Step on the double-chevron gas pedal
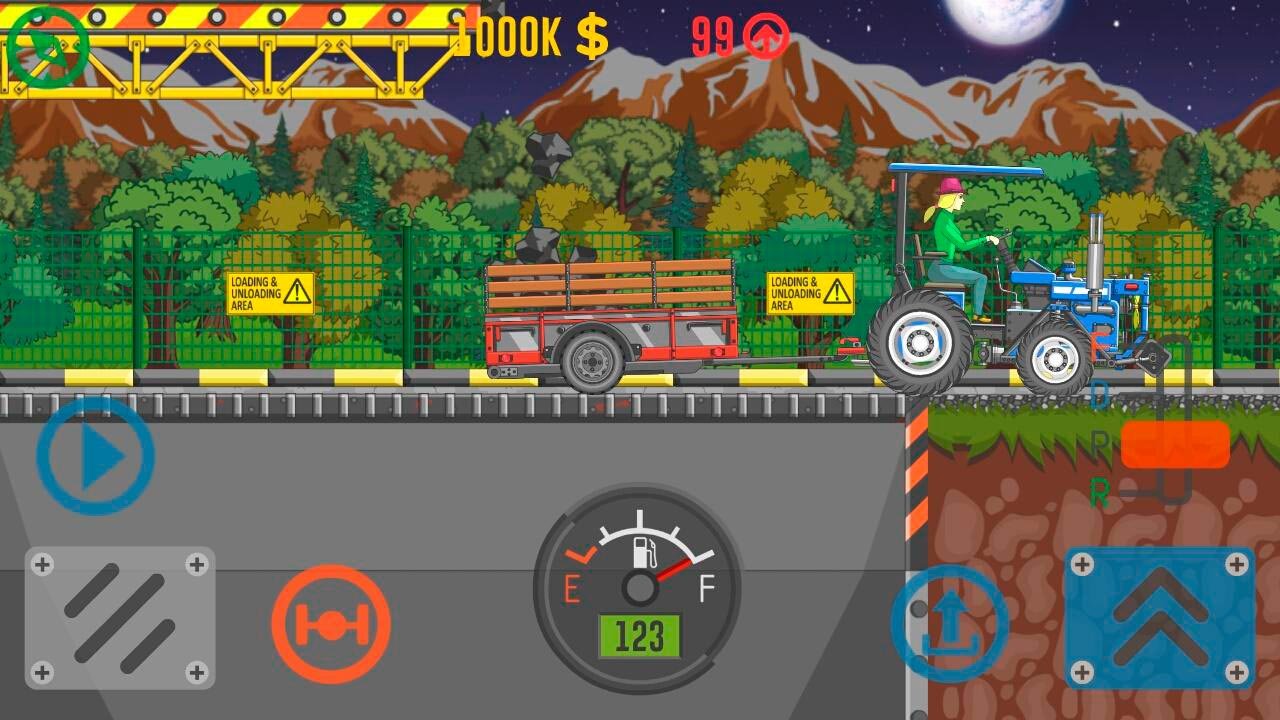This screenshot has height=720, width=1280. (x=1159, y=617)
